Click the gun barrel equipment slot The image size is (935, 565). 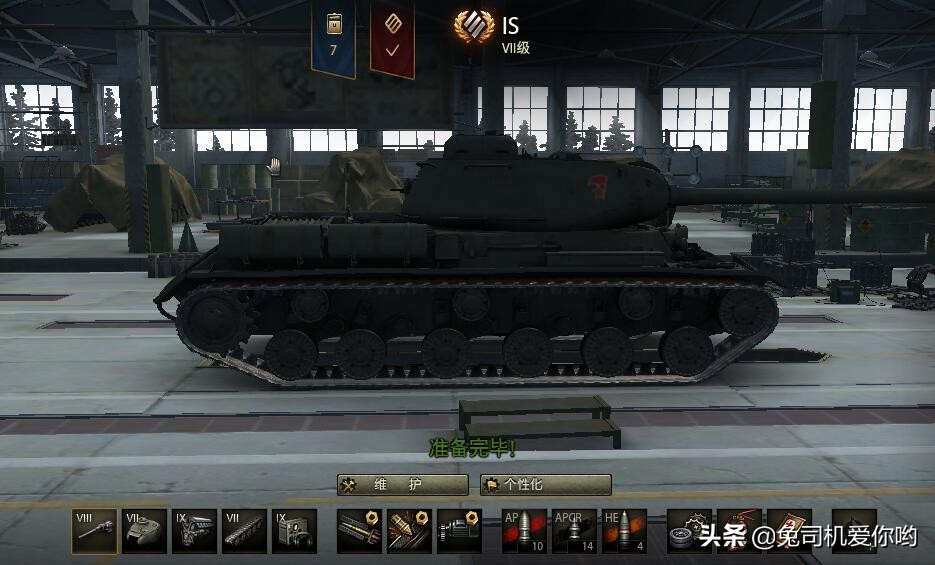click(359, 531)
